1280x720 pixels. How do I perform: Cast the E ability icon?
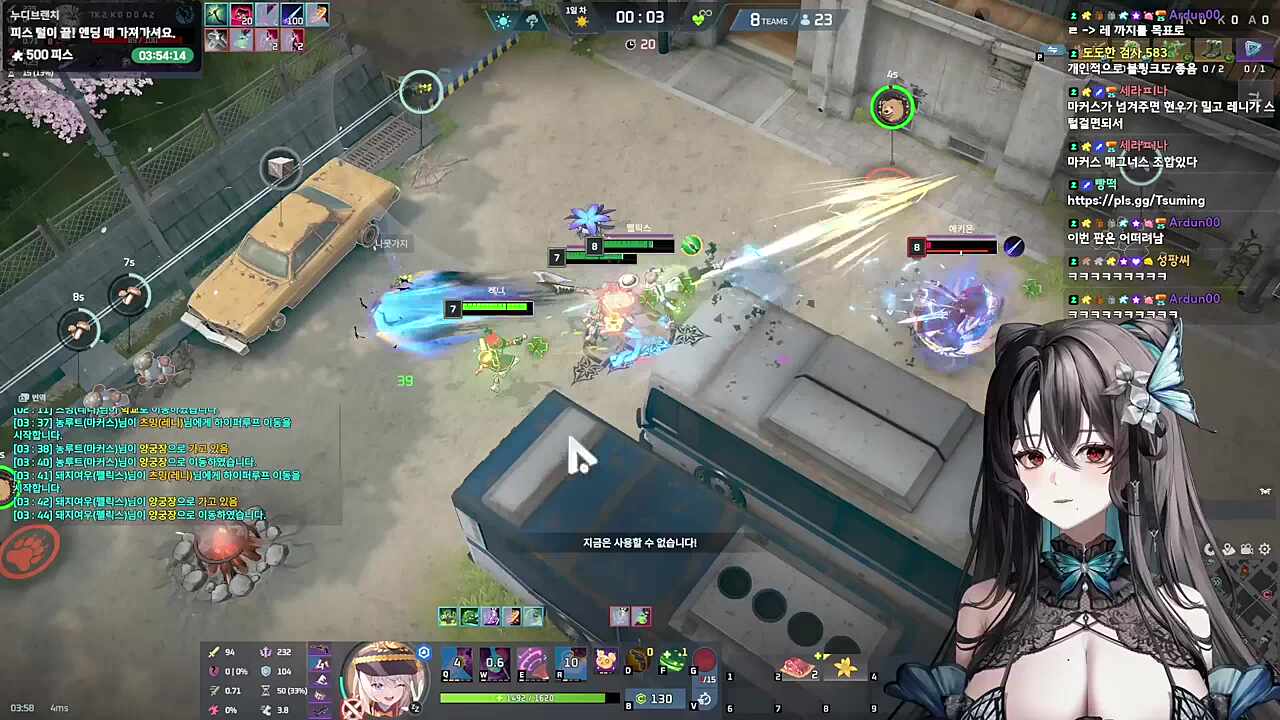point(532,662)
